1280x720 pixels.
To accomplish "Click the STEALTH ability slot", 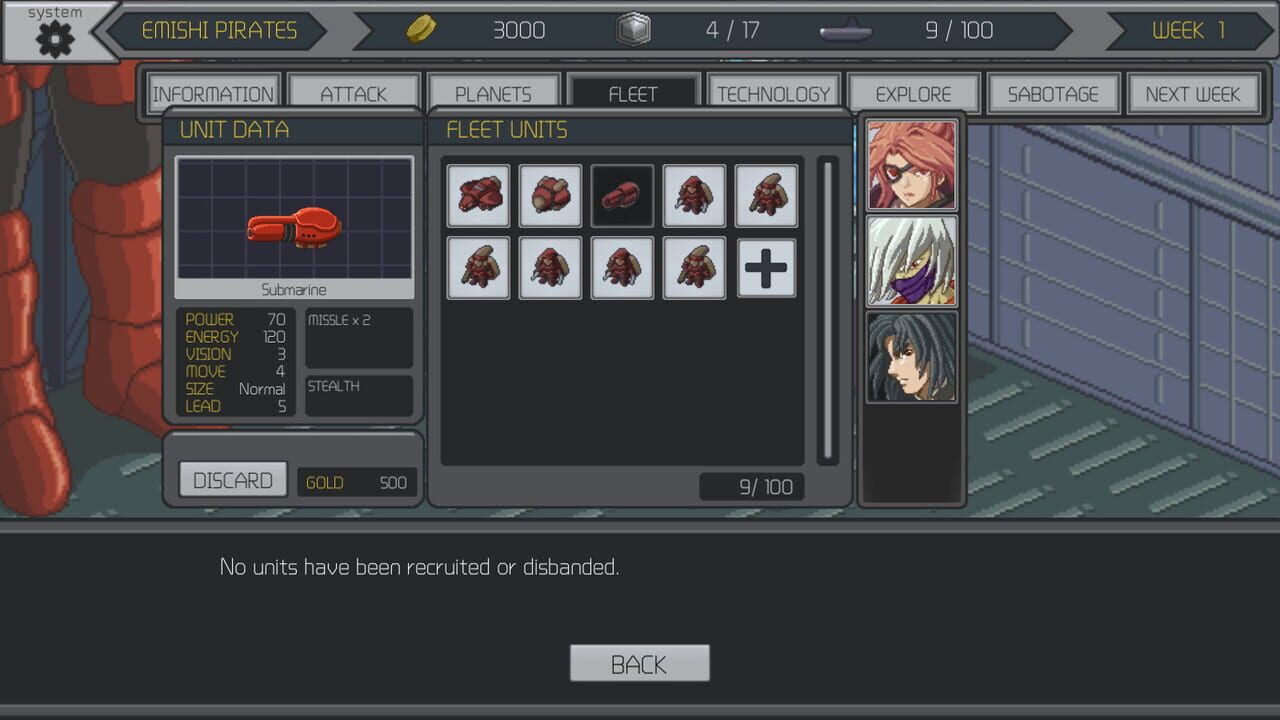I will pyautogui.click(x=358, y=394).
